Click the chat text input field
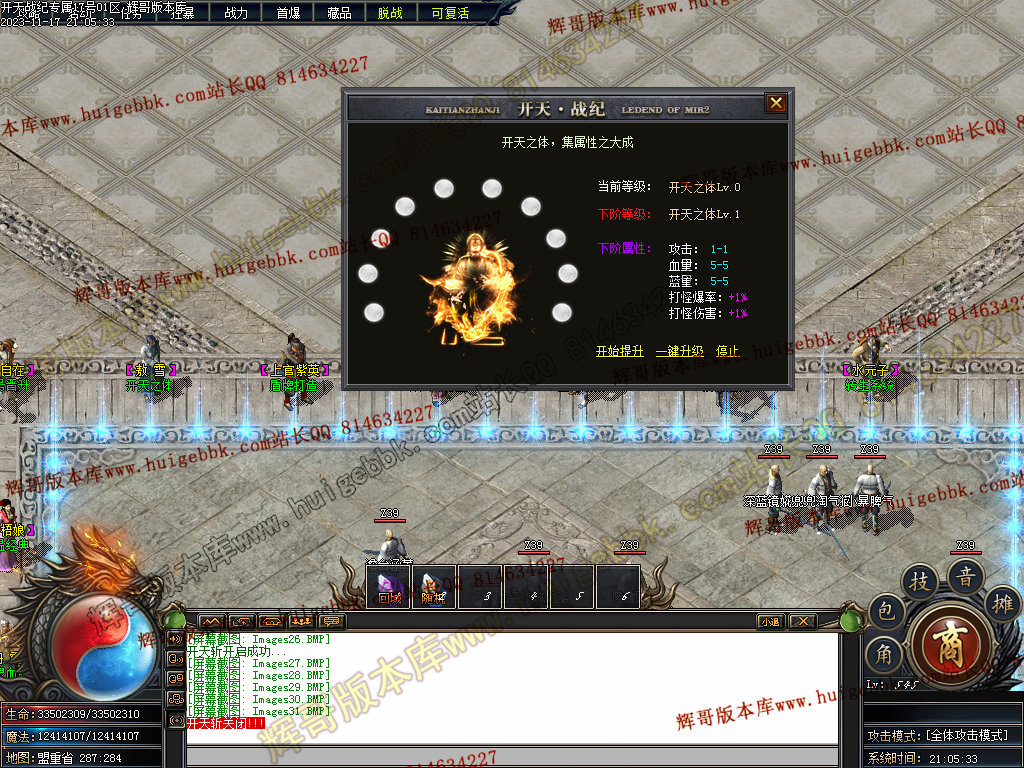 coord(510,757)
